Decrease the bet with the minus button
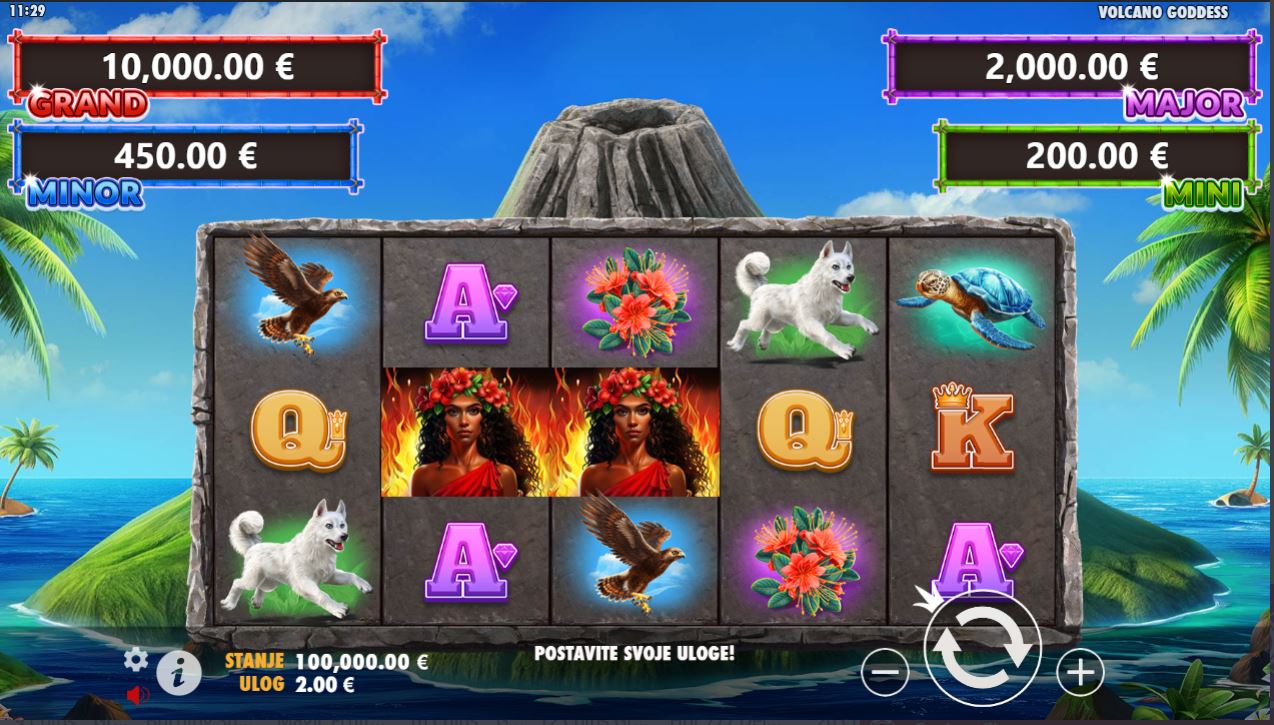1274x725 pixels. click(x=885, y=672)
